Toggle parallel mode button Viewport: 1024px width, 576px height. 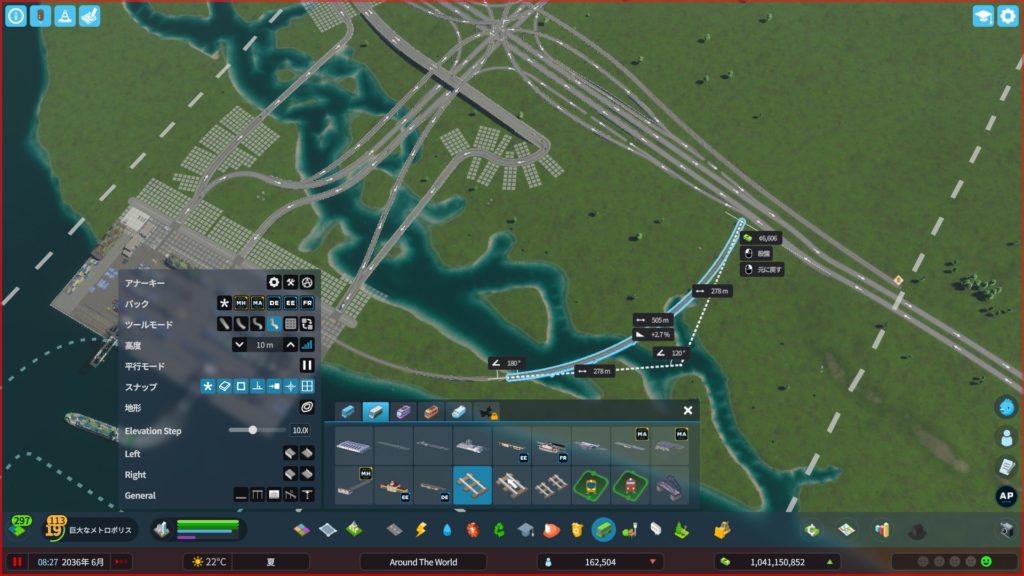click(307, 365)
